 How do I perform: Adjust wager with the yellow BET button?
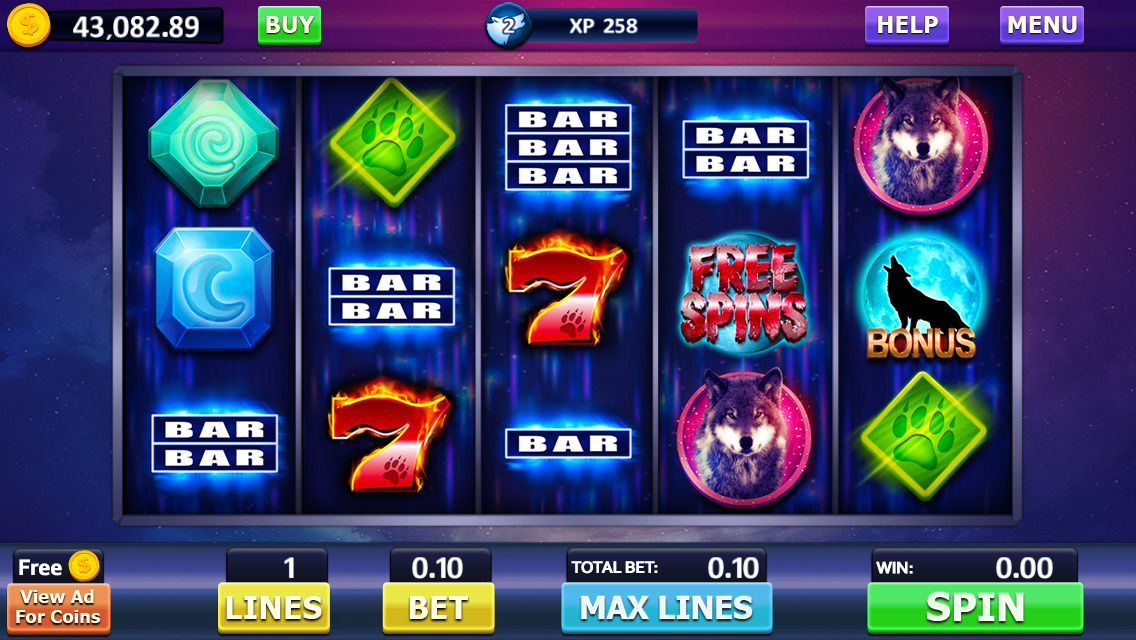(x=438, y=607)
